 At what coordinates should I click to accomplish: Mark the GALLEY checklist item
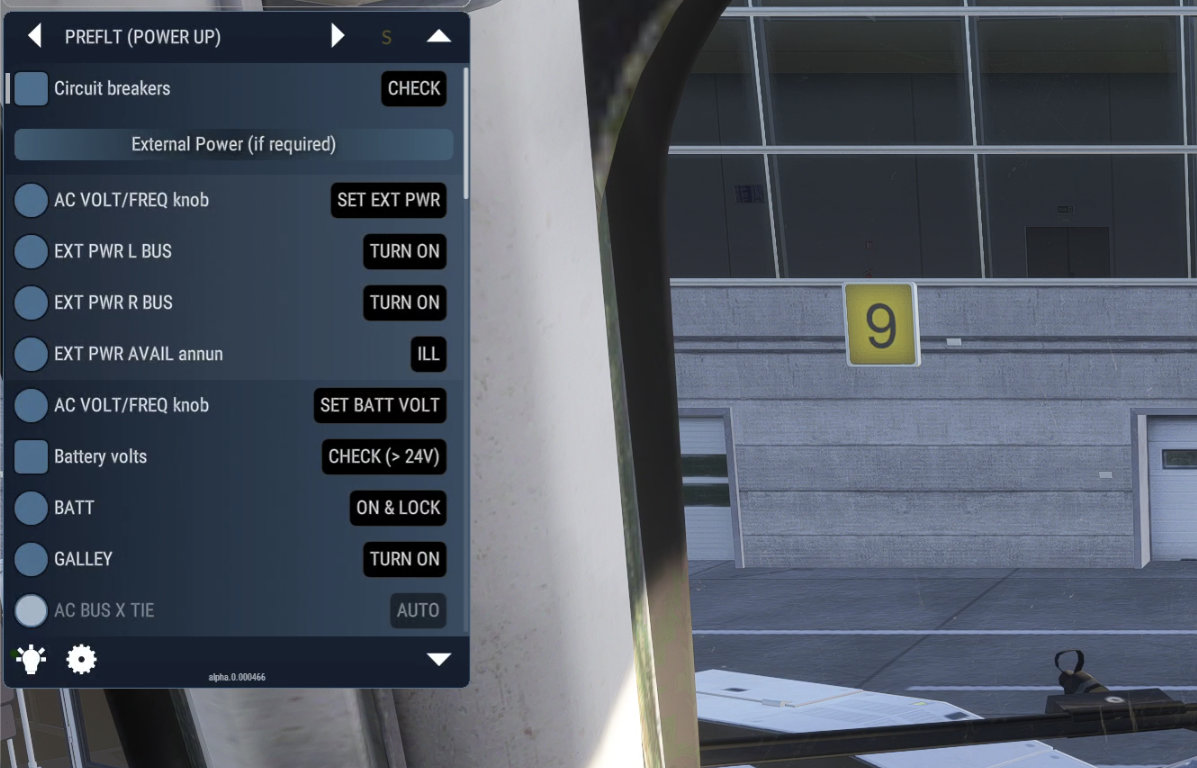(x=32, y=559)
